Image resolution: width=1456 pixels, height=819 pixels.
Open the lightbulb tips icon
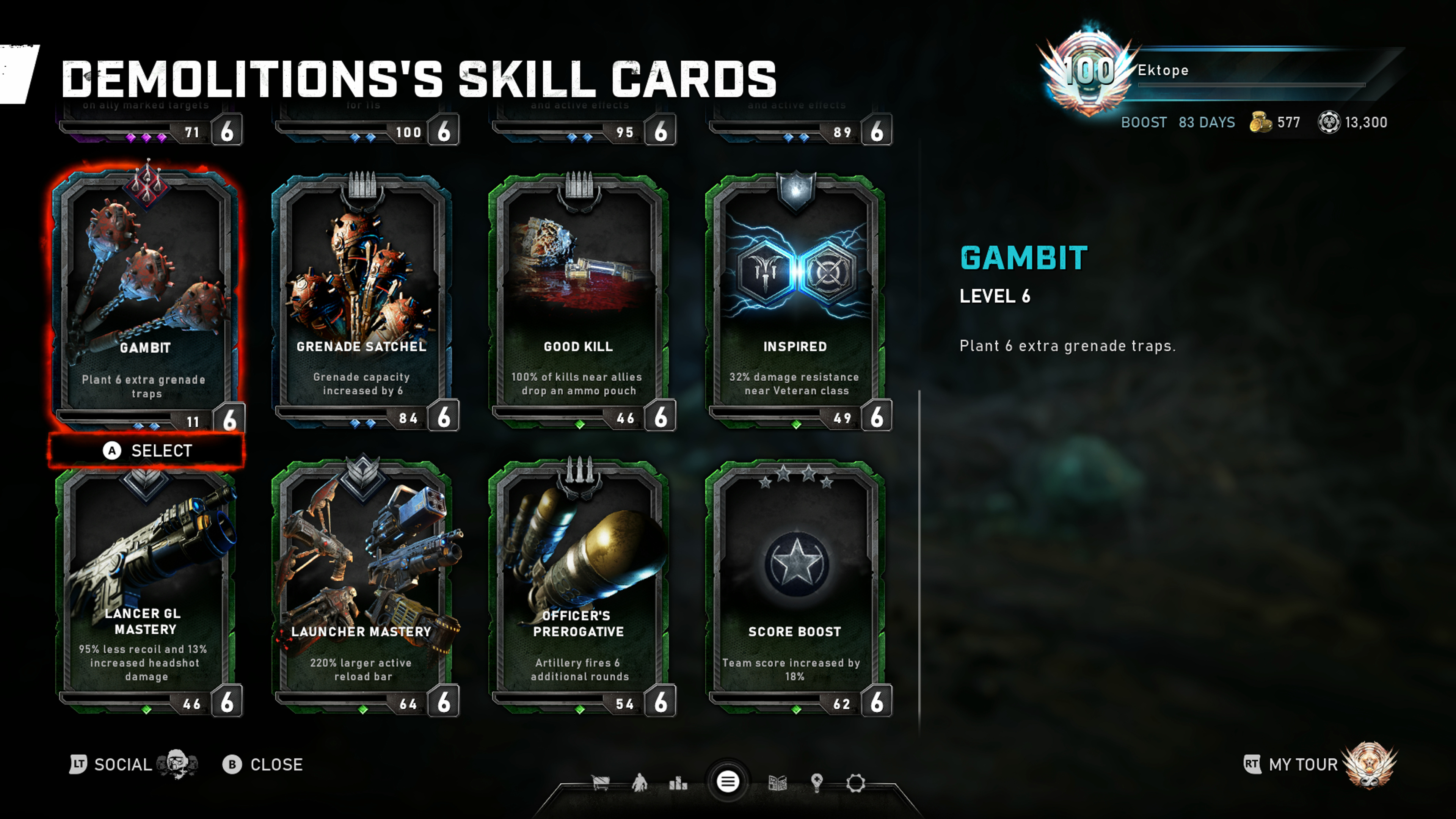click(816, 783)
